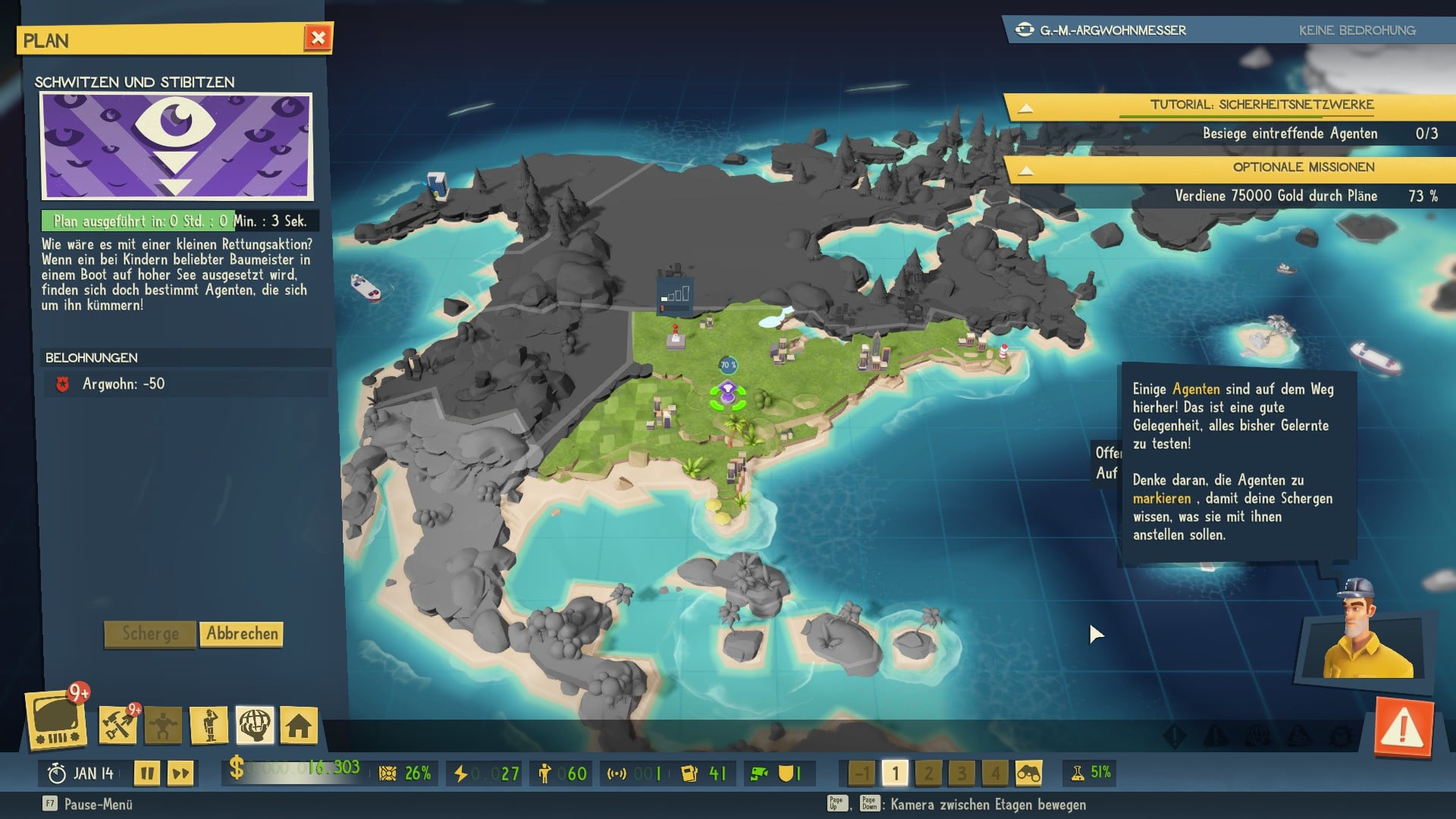1456x819 pixels.
Task: Open the construction hammer menu
Action: [x=118, y=726]
